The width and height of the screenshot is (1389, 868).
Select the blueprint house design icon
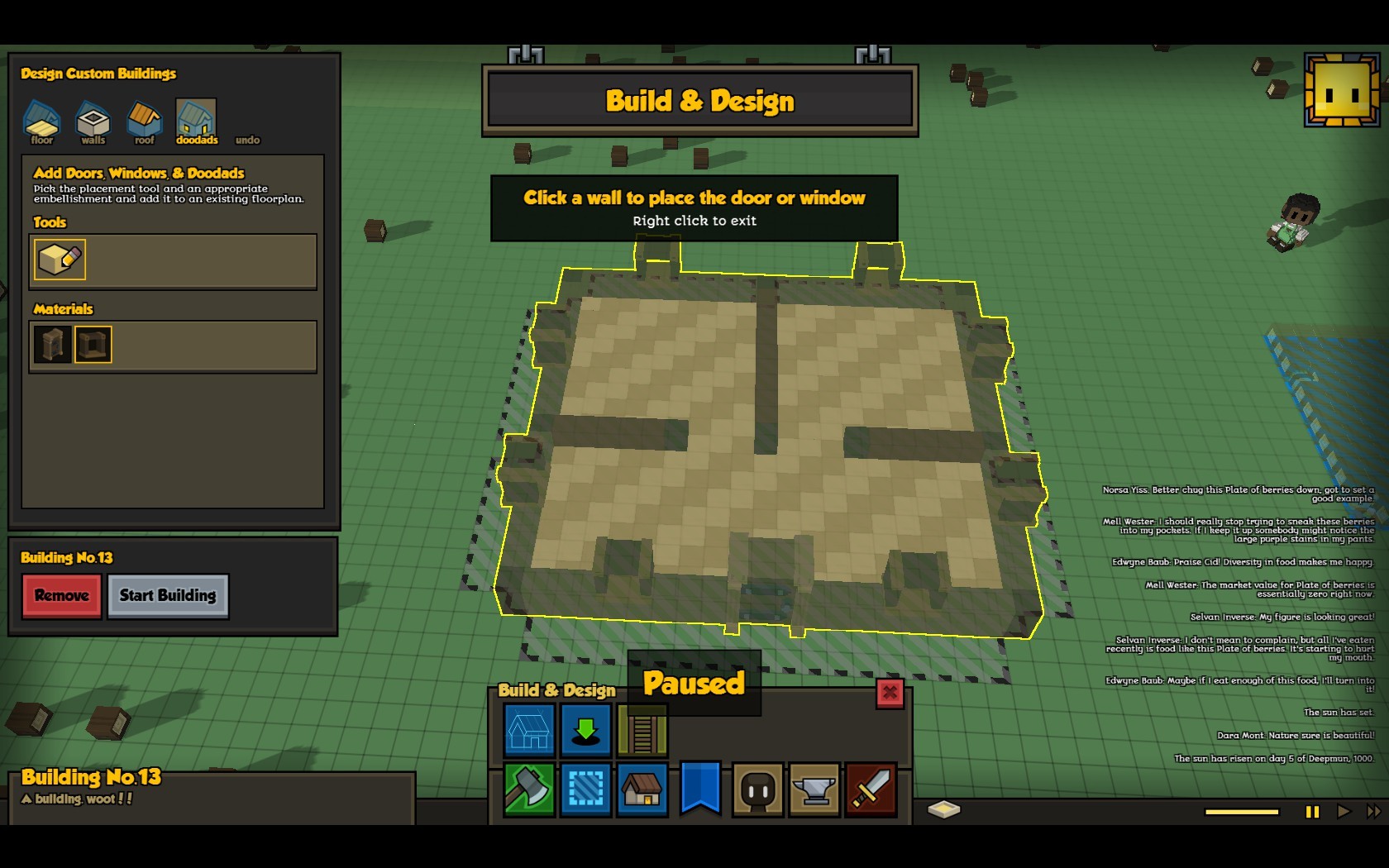(x=529, y=731)
